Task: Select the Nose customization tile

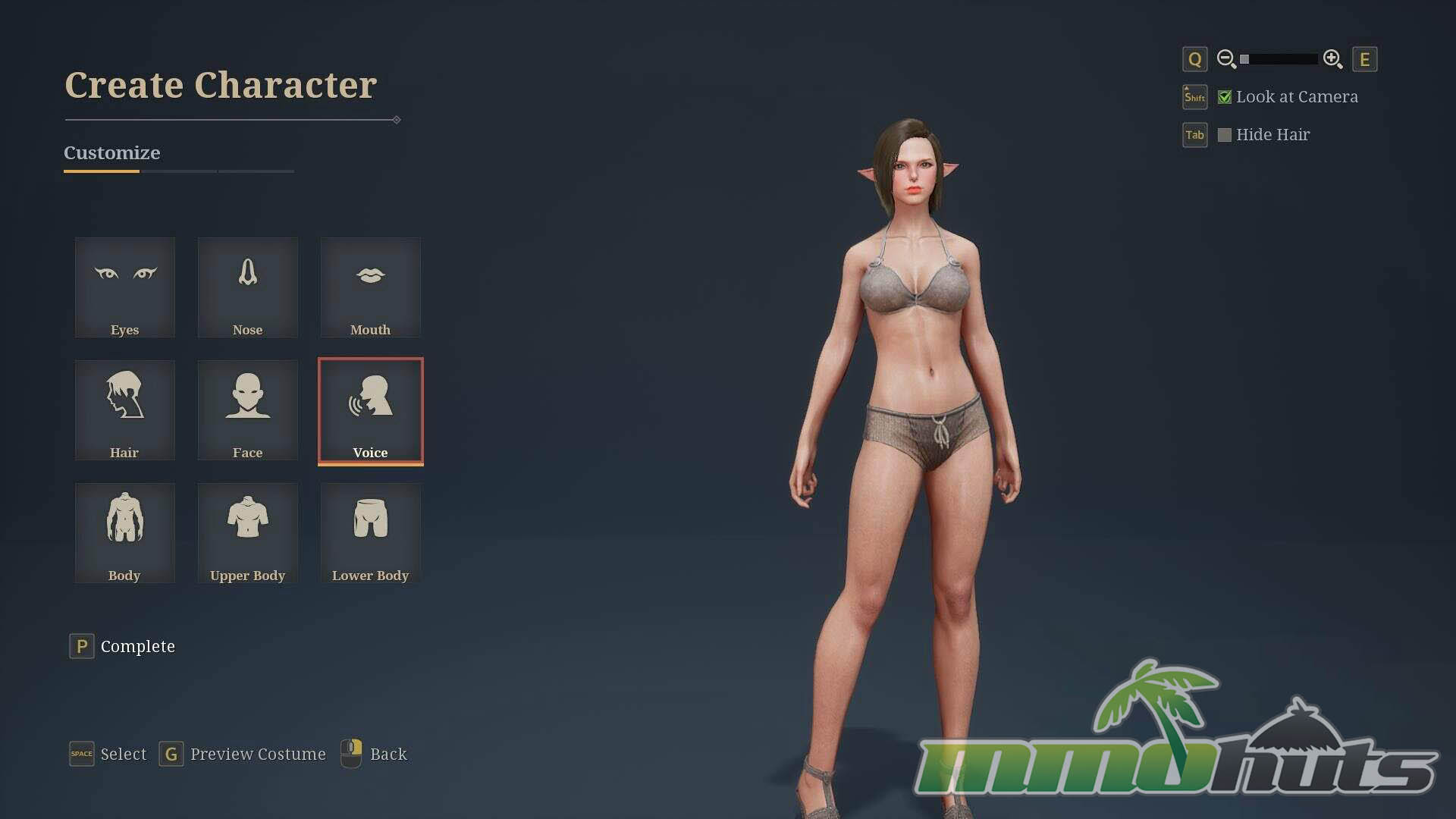Action: coord(248,287)
